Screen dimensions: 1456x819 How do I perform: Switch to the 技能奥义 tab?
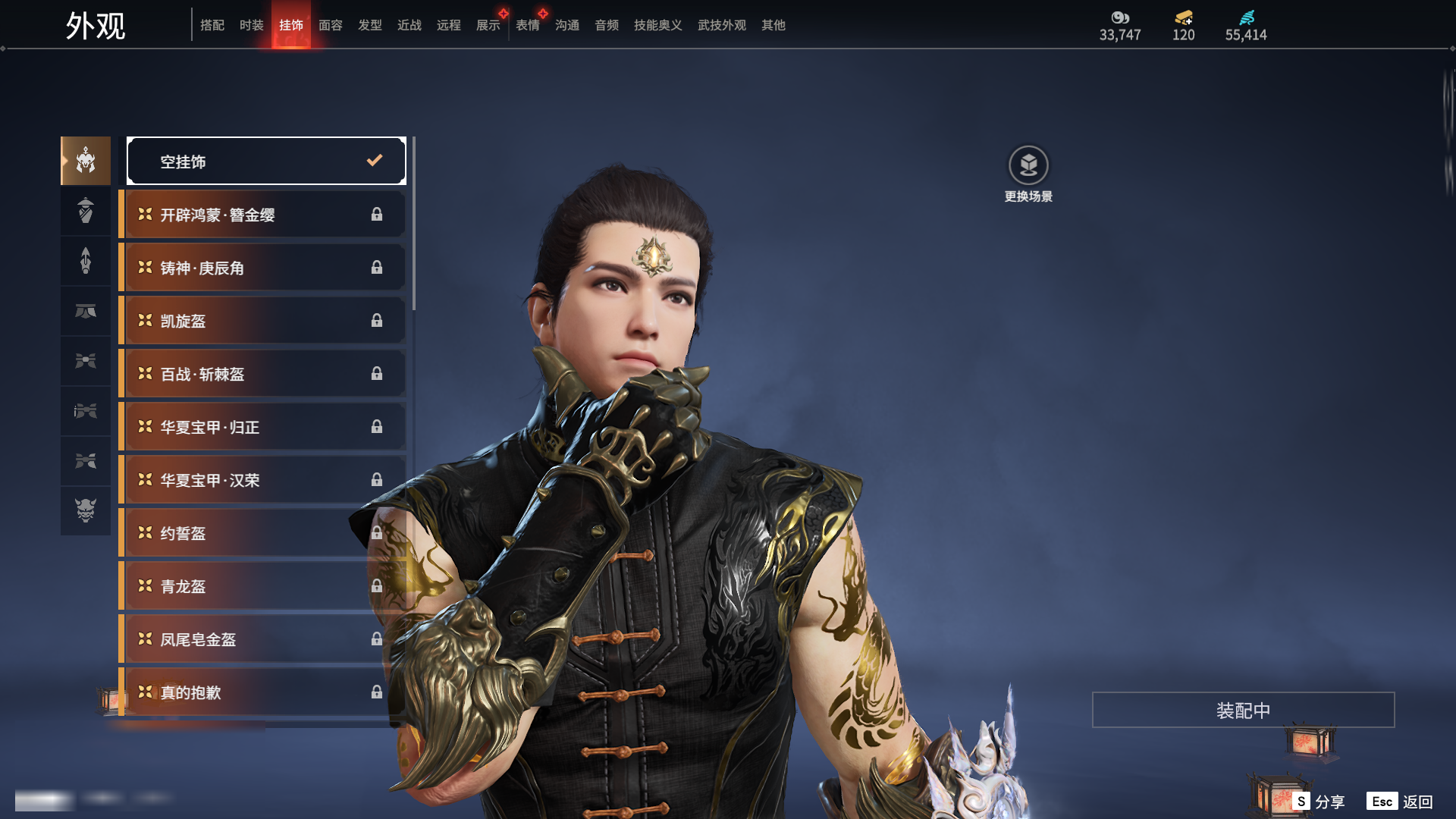657,25
